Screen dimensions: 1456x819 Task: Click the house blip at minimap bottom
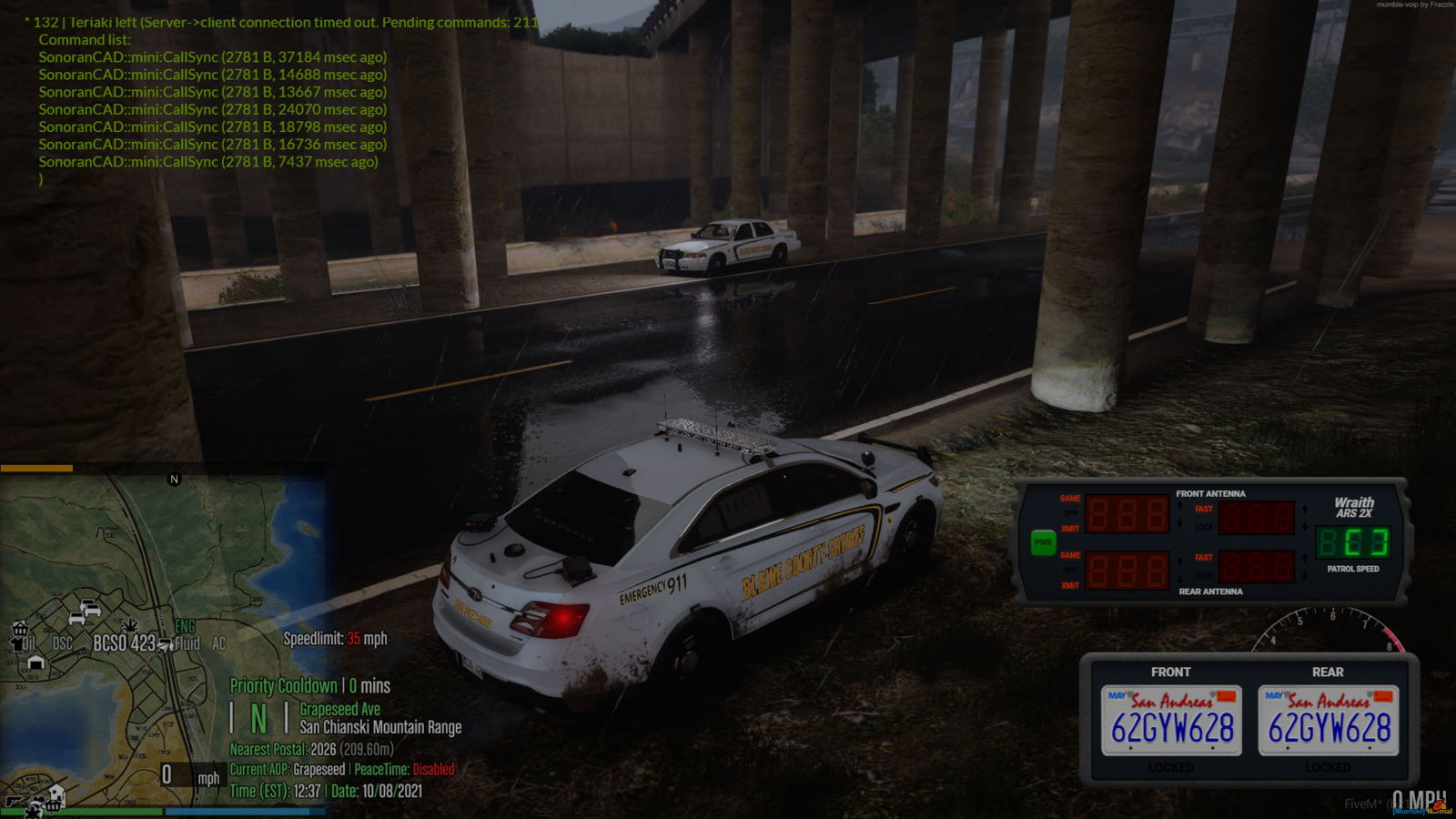click(x=57, y=793)
